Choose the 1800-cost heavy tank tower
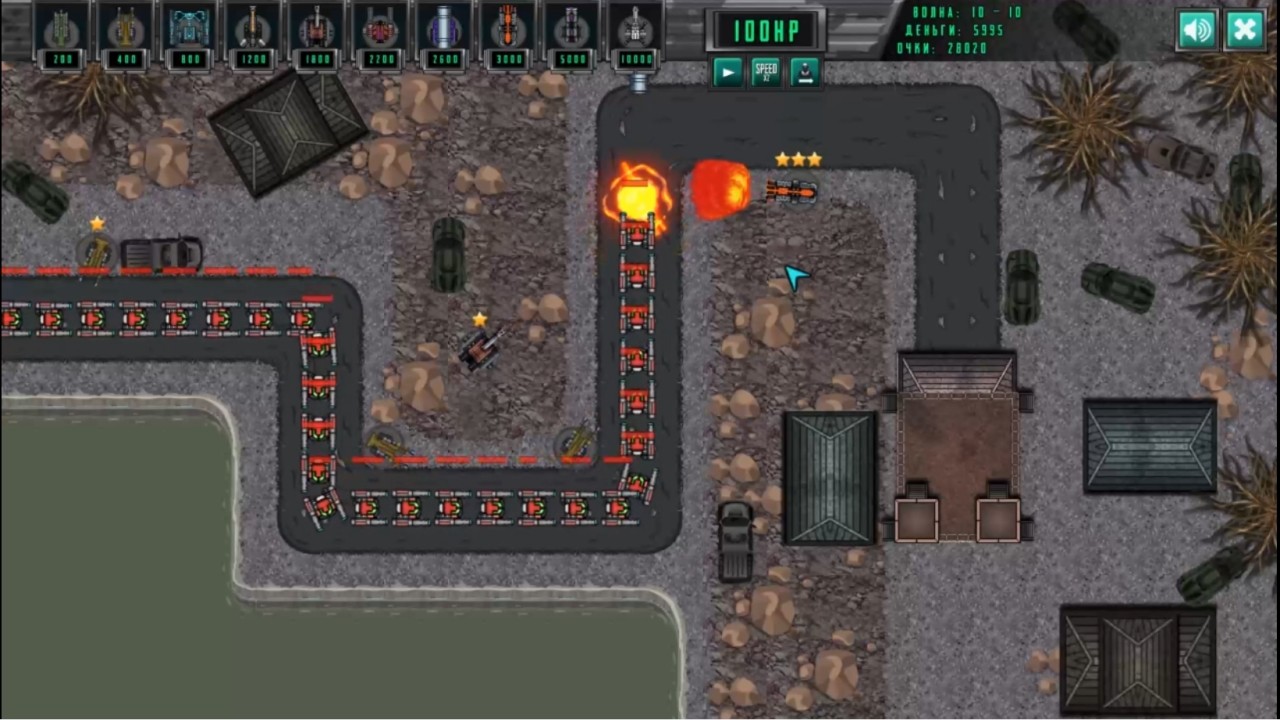Viewport: 1280px width, 720px height. coord(317,30)
